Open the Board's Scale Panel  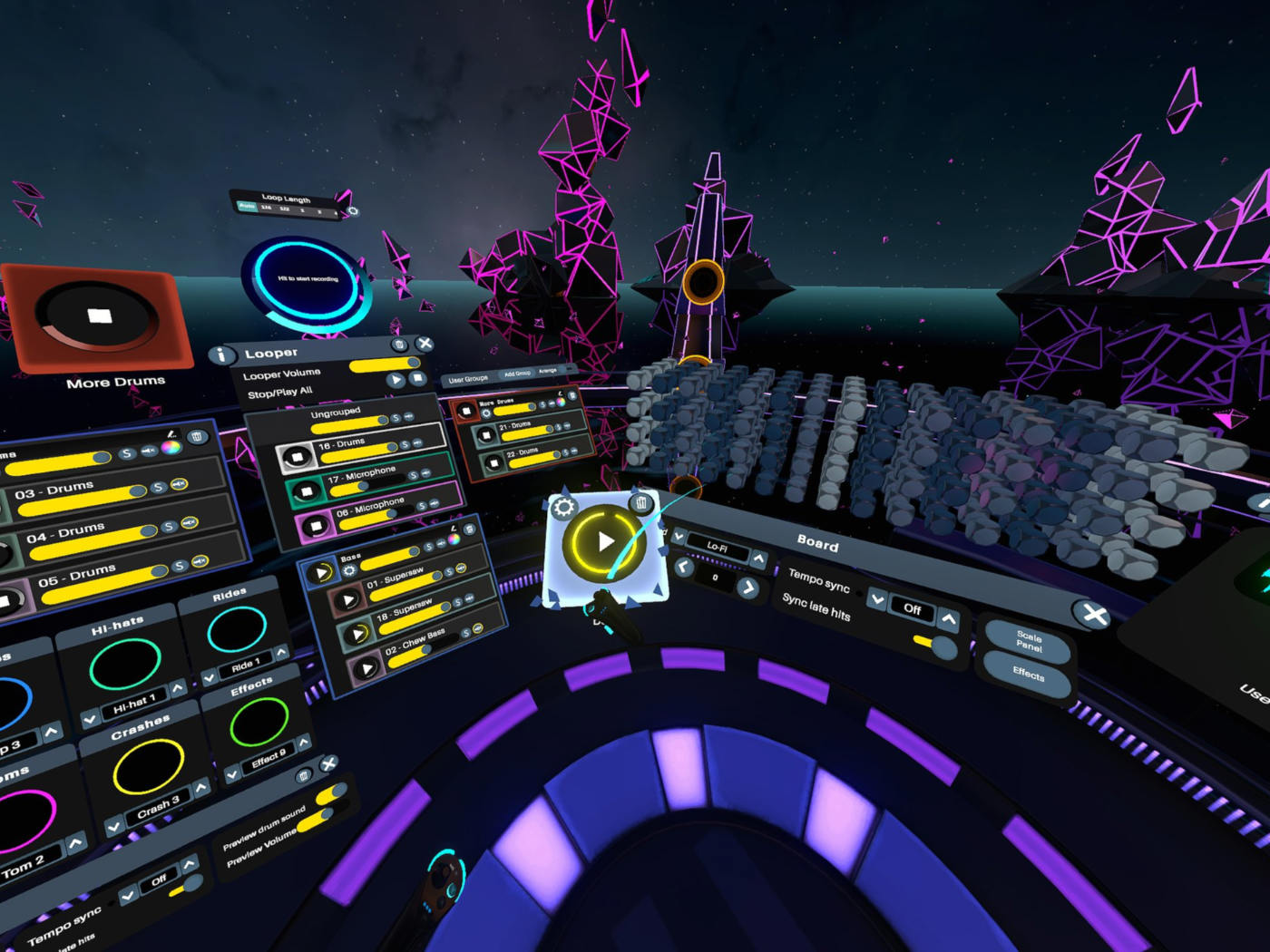[x=1028, y=641]
